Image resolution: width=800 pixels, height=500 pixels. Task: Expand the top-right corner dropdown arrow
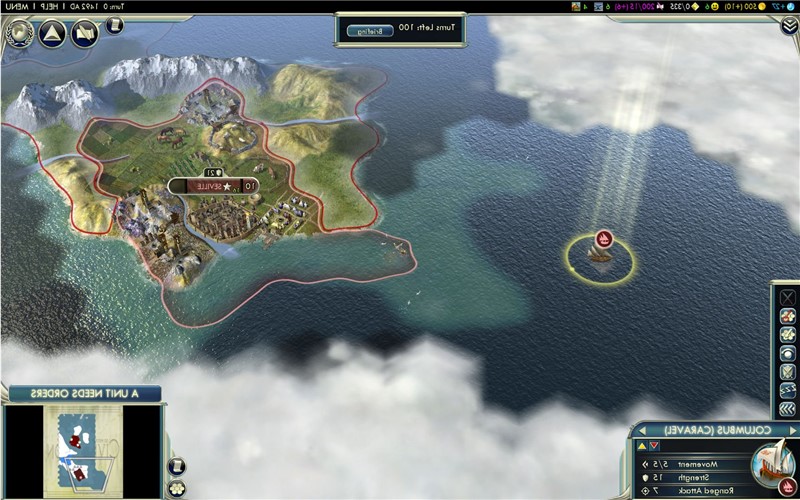tap(789, 27)
